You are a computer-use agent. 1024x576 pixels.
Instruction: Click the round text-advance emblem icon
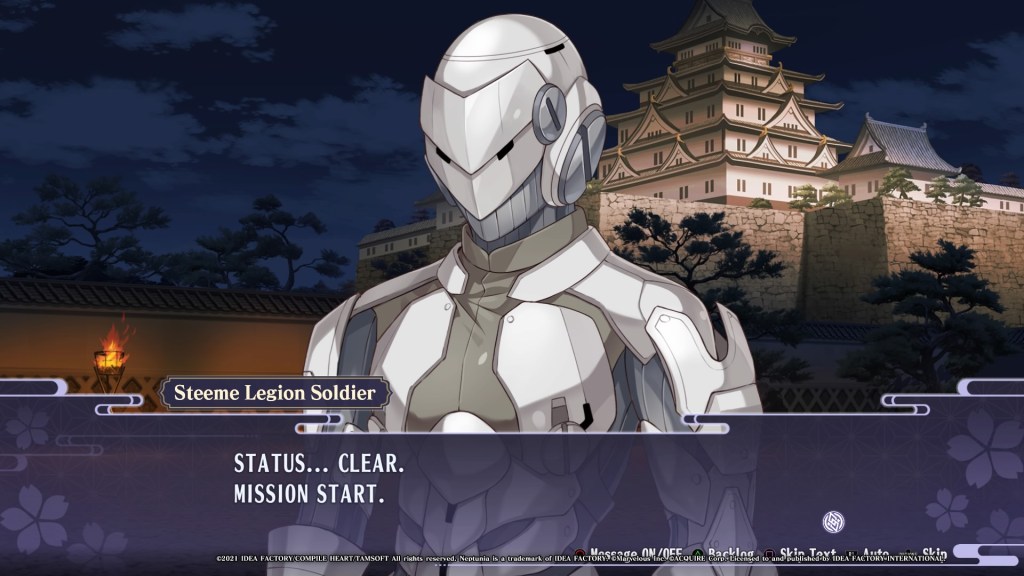coord(833,521)
